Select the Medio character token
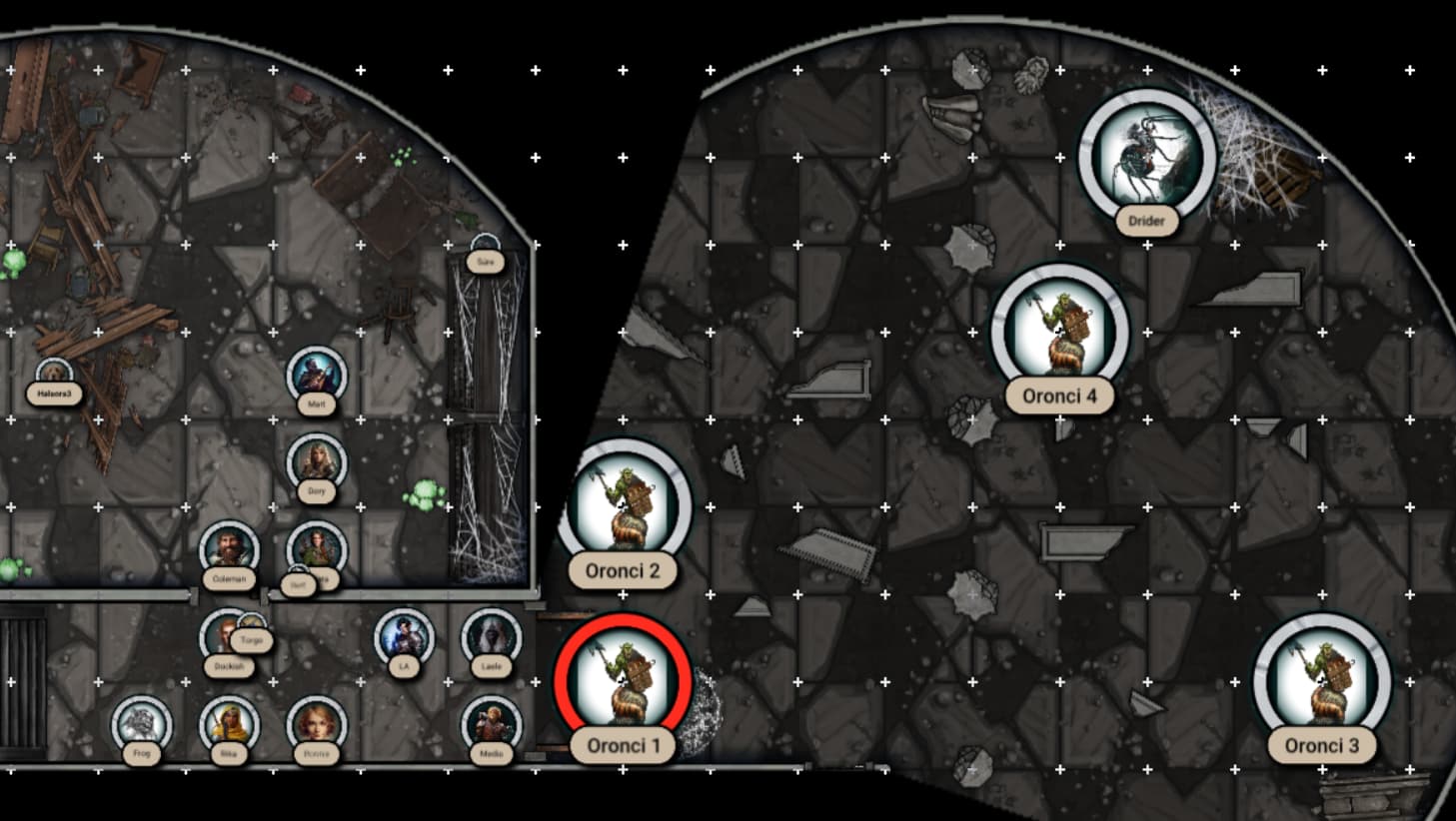Viewport: 1456px width, 821px height. click(491, 724)
